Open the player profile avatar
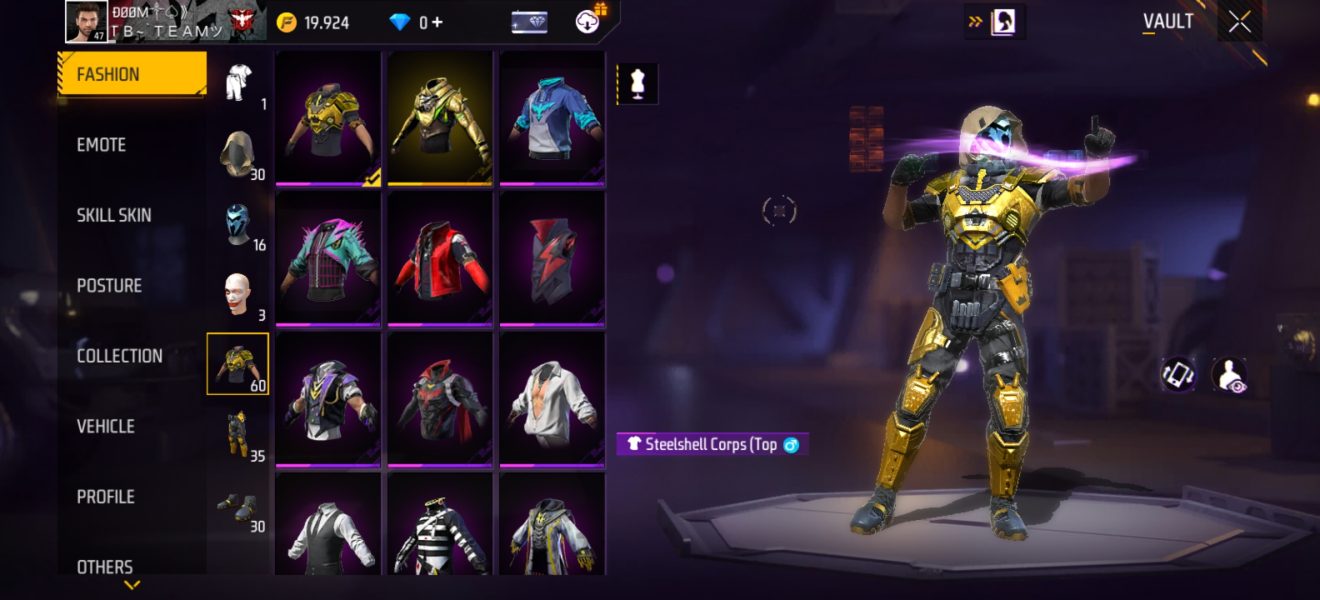The height and width of the screenshot is (600, 1320). pyautogui.click(x=86, y=22)
